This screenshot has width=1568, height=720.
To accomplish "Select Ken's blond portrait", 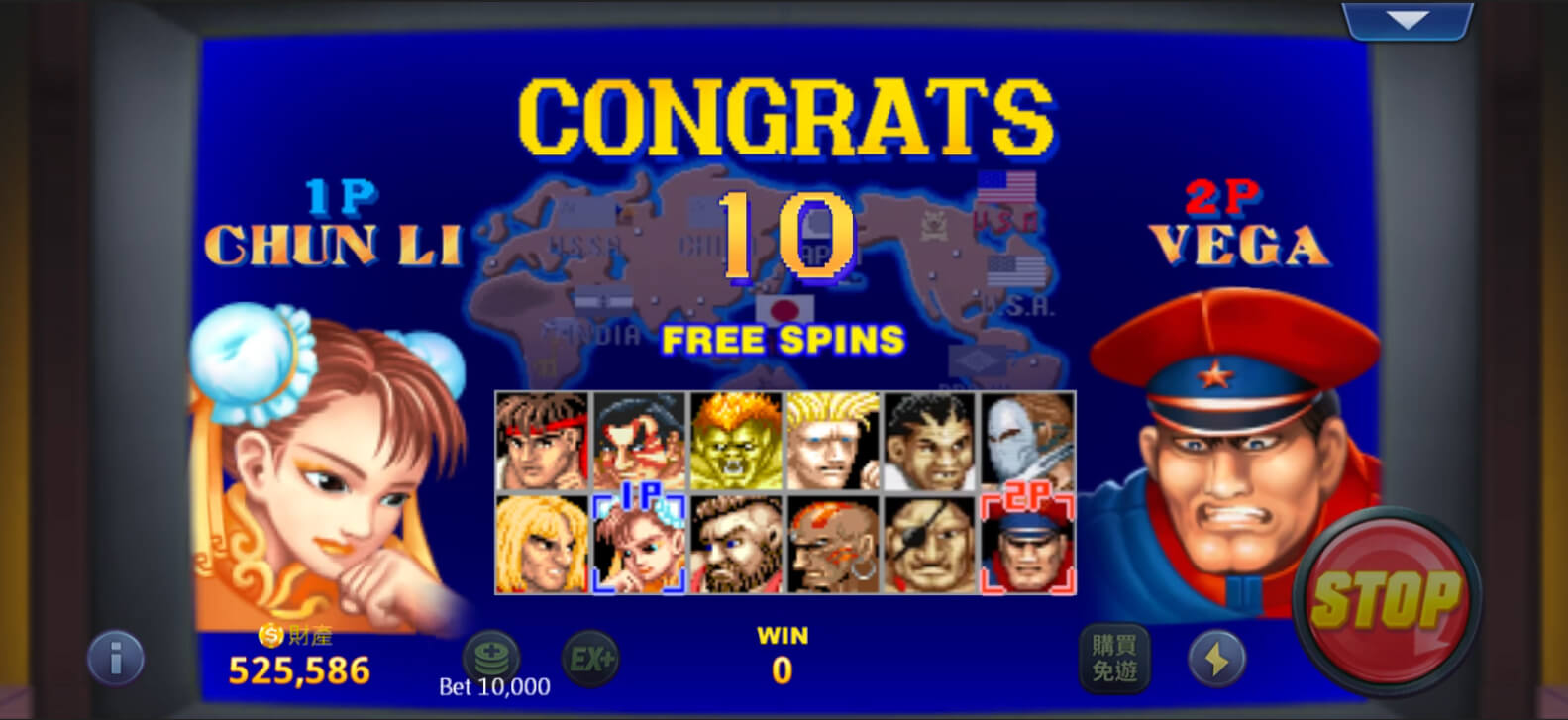I will (542, 545).
